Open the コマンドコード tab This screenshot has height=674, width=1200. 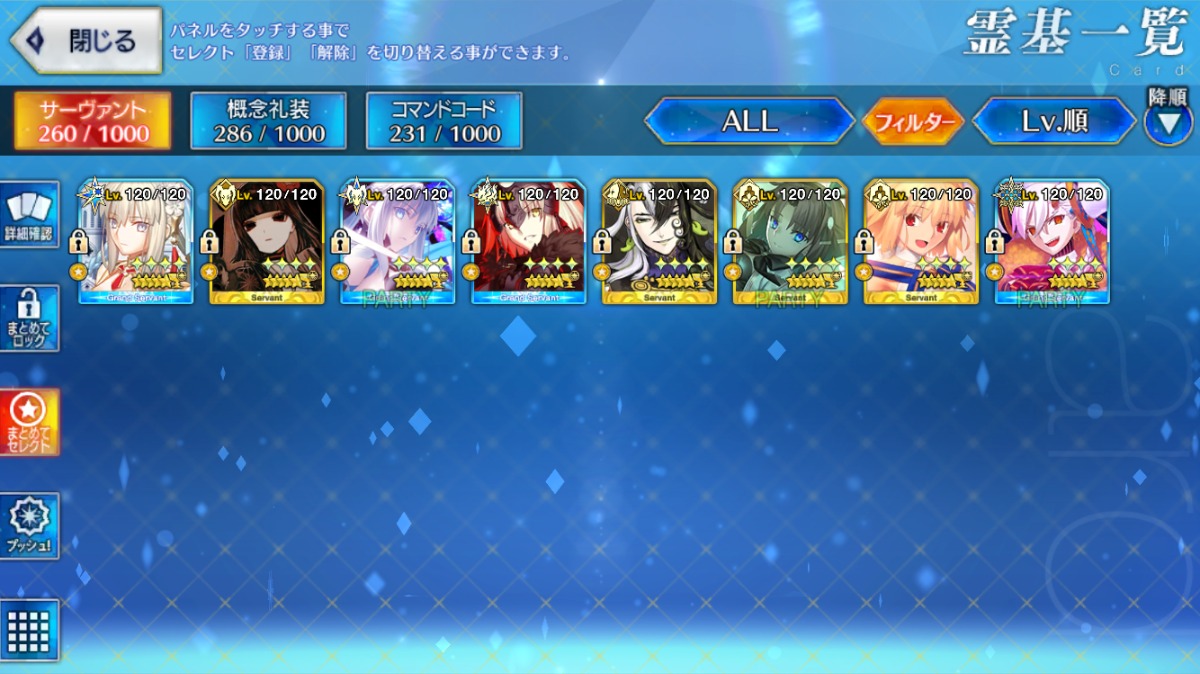[x=444, y=121]
